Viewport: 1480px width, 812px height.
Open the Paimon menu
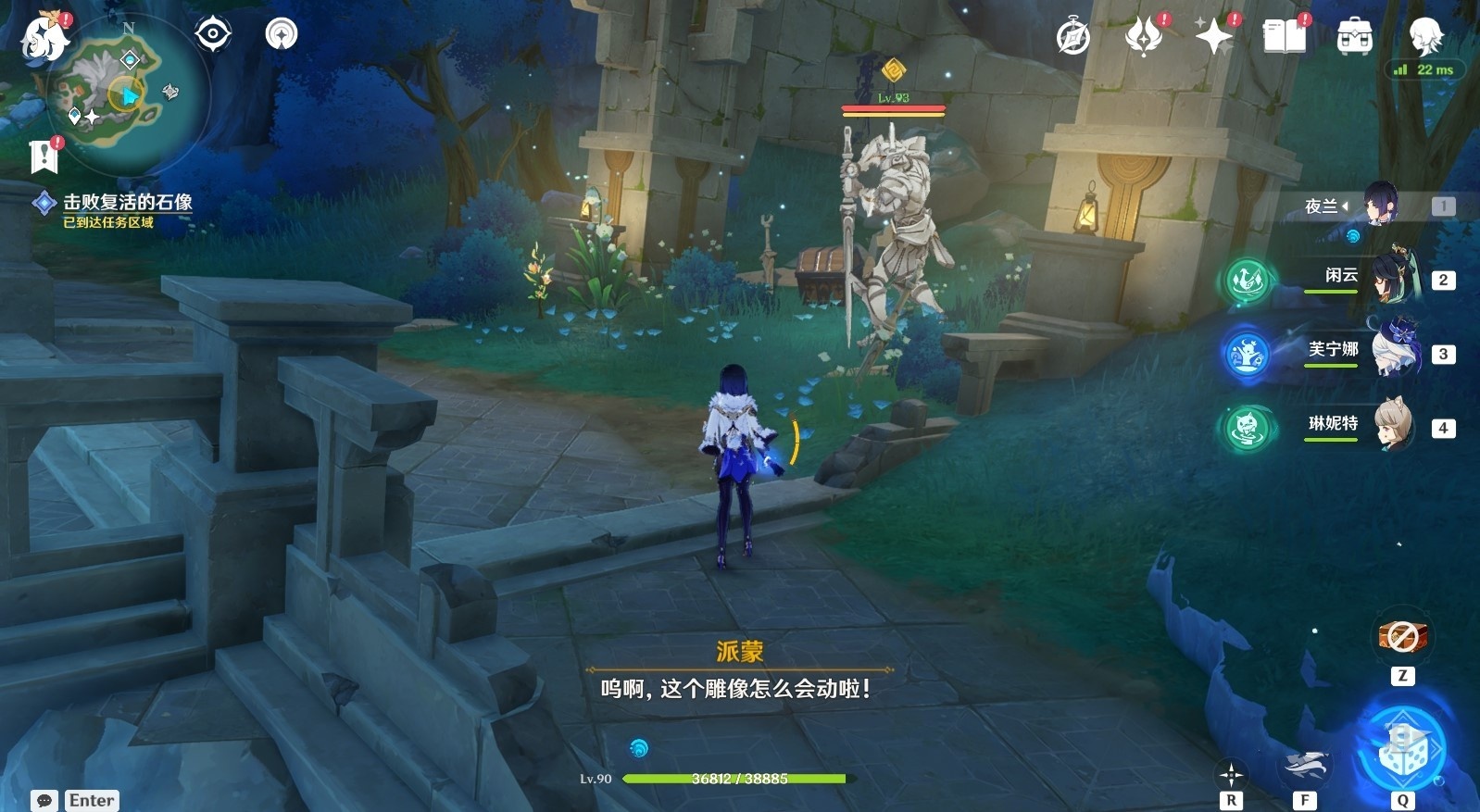click(x=42, y=37)
